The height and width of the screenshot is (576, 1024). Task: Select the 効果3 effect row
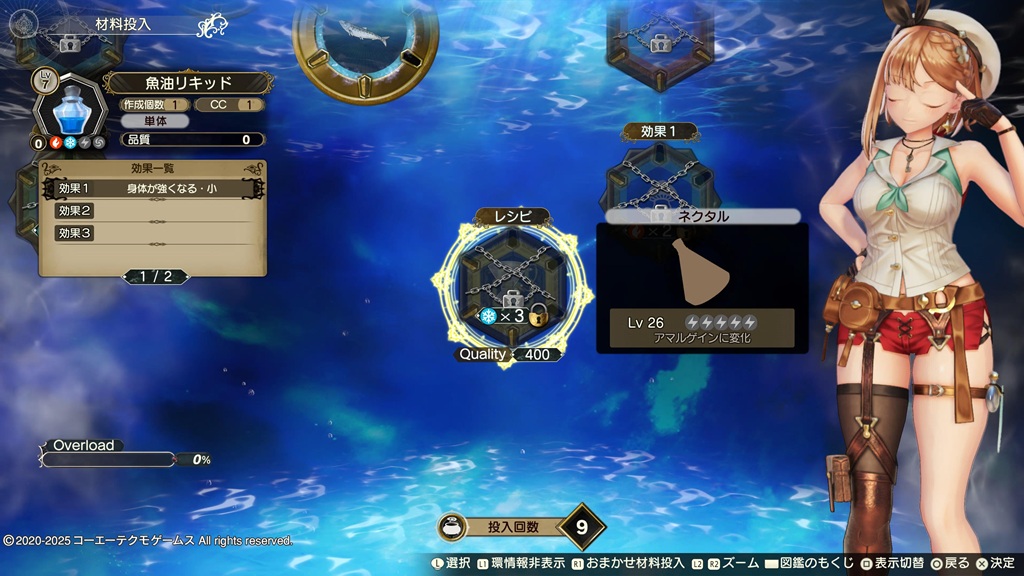[151, 233]
